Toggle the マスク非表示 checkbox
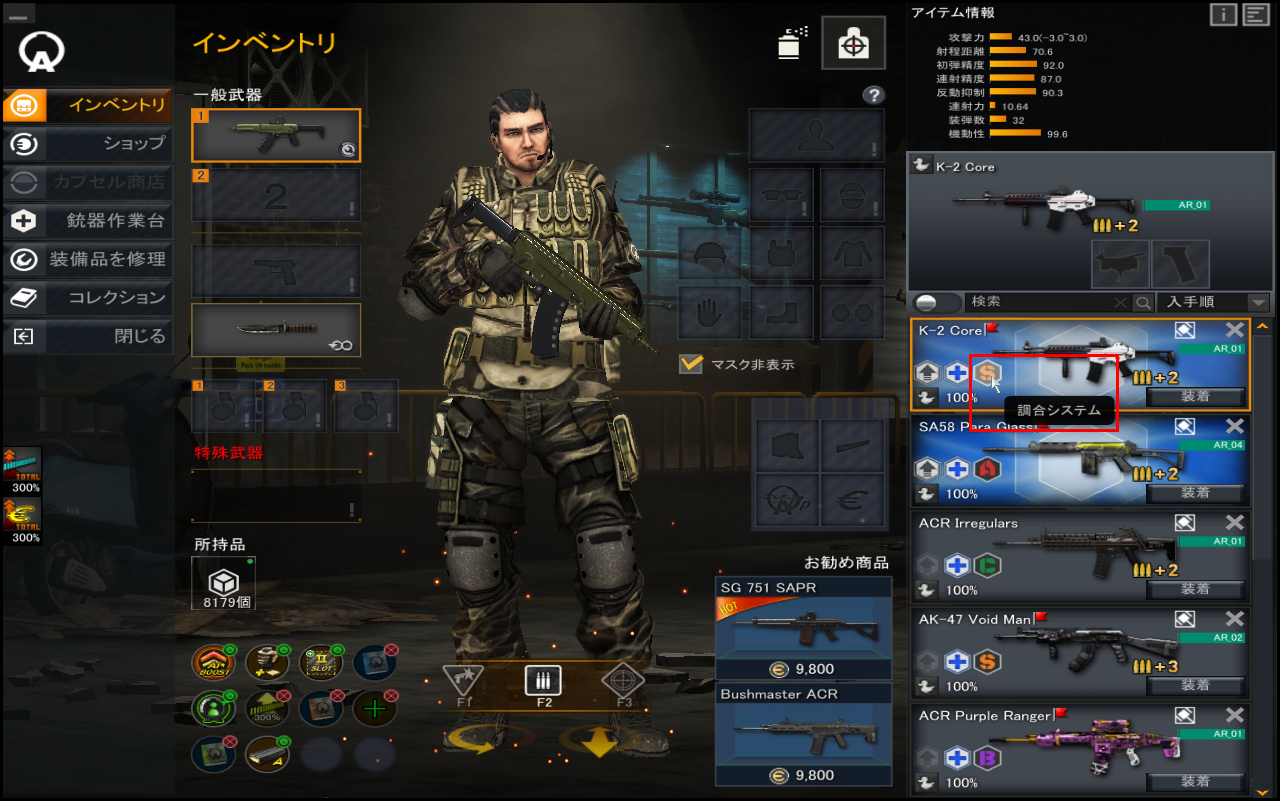Image resolution: width=1280 pixels, height=801 pixels. [691, 364]
